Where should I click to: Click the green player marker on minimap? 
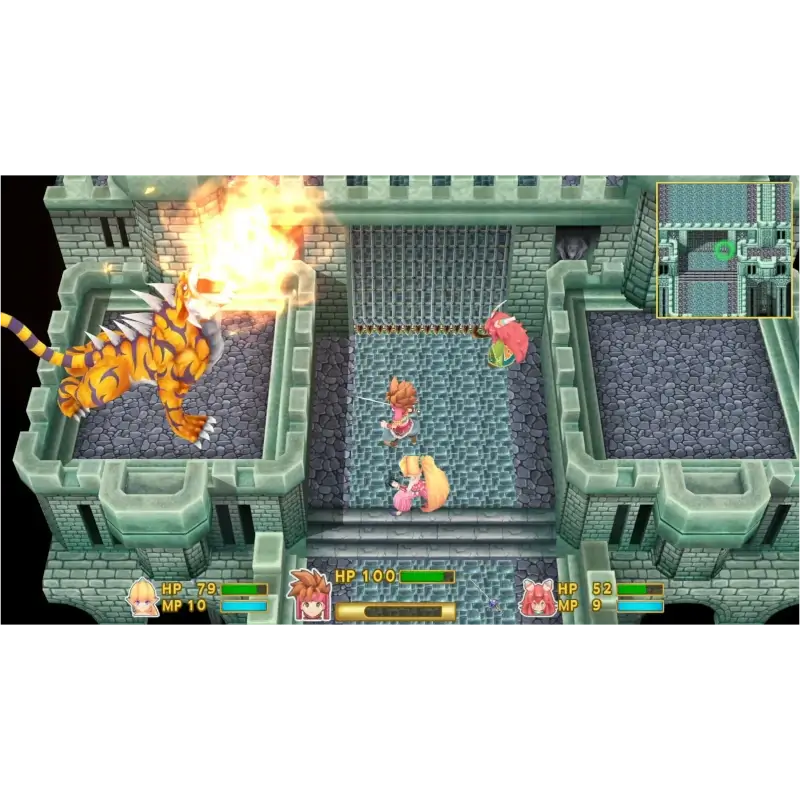[724, 250]
